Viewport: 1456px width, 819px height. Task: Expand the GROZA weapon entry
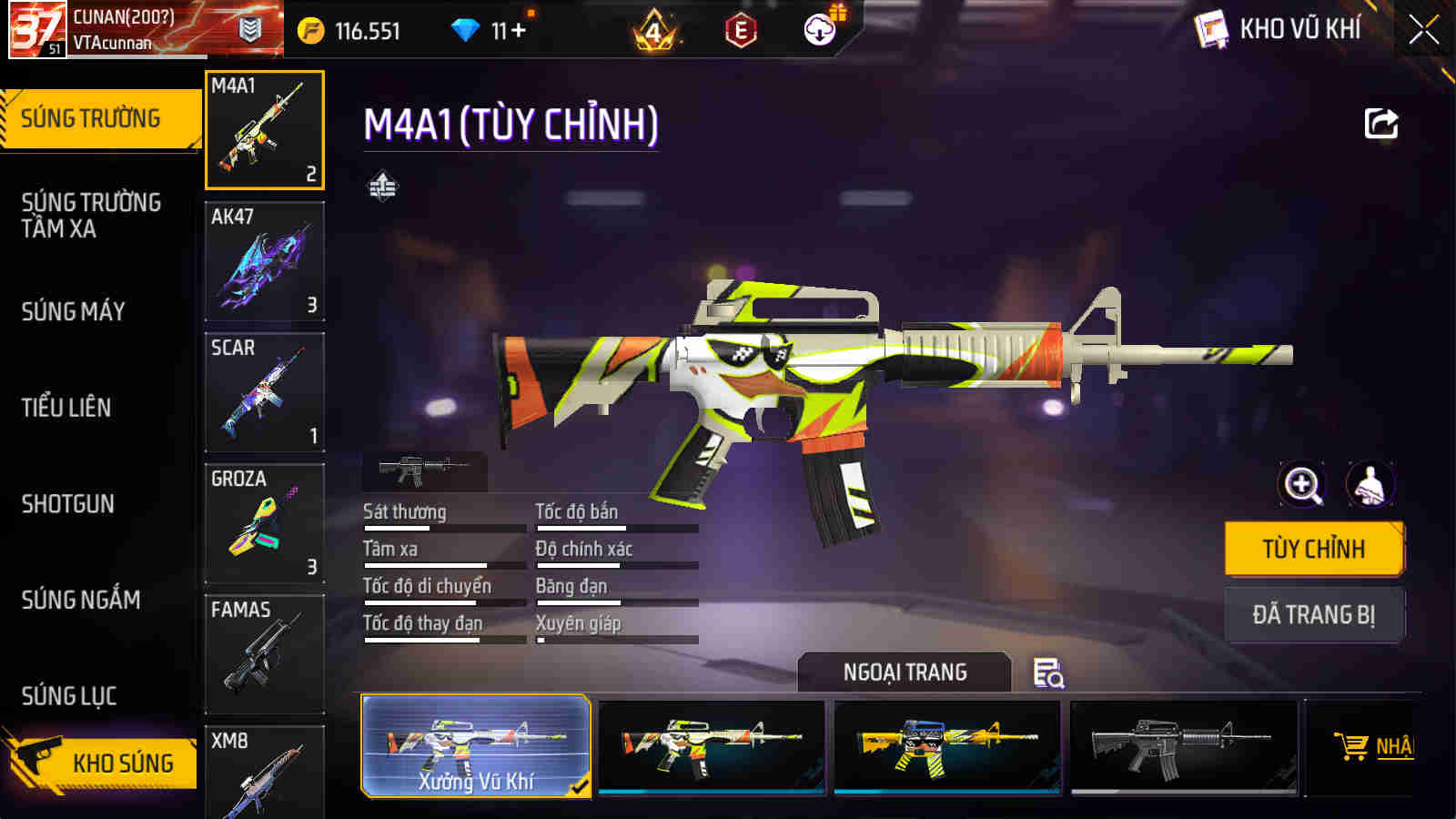[x=264, y=523]
